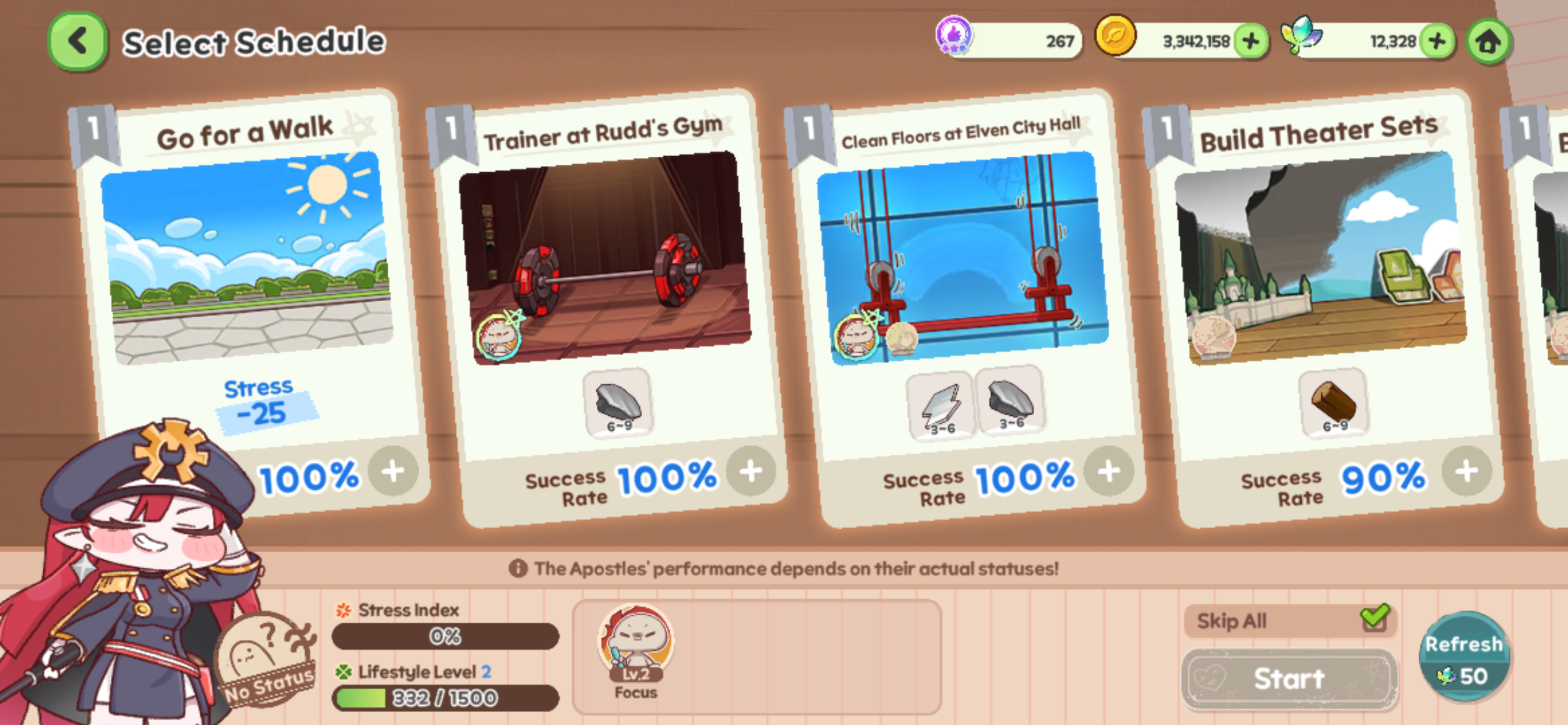This screenshot has height=725, width=1568.
Task: Add Go for a Walk with its plus button
Action: (x=393, y=472)
